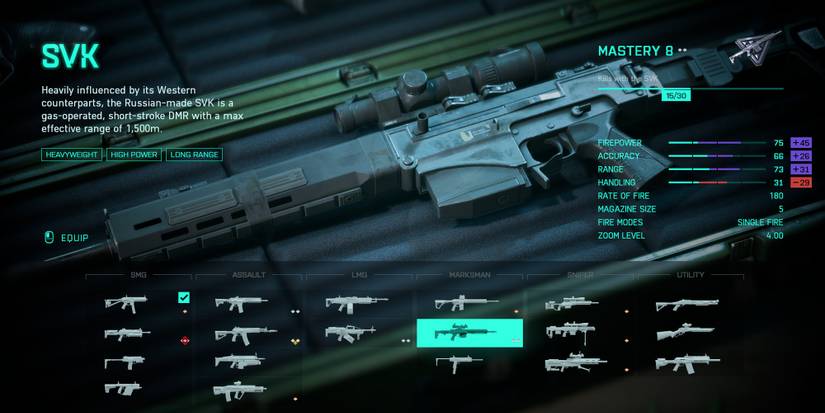Select the 12M Auto shotgun
Image resolution: width=825 pixels, height=413 pixels.
(686, 362)
